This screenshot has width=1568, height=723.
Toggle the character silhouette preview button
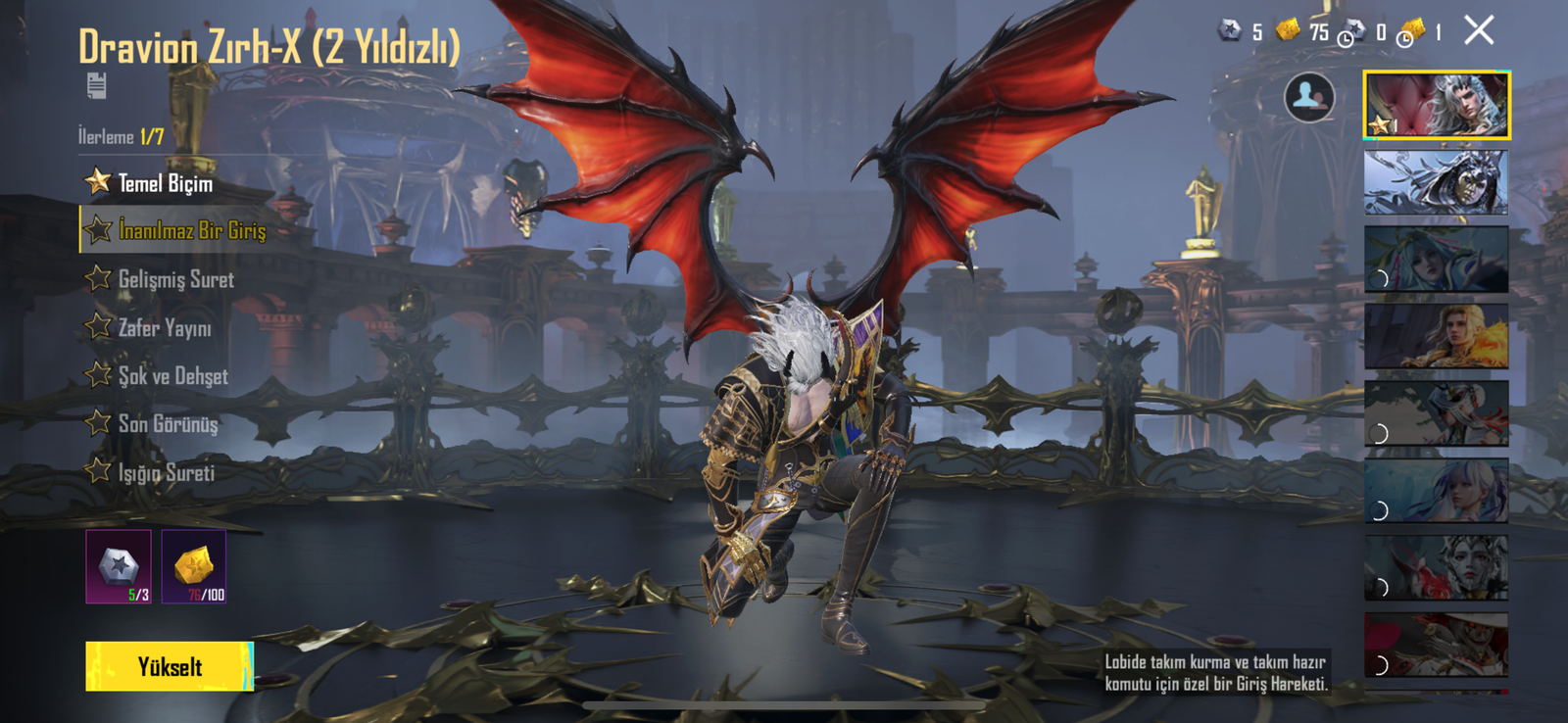pyautogui.click(x=1309, y=97)
